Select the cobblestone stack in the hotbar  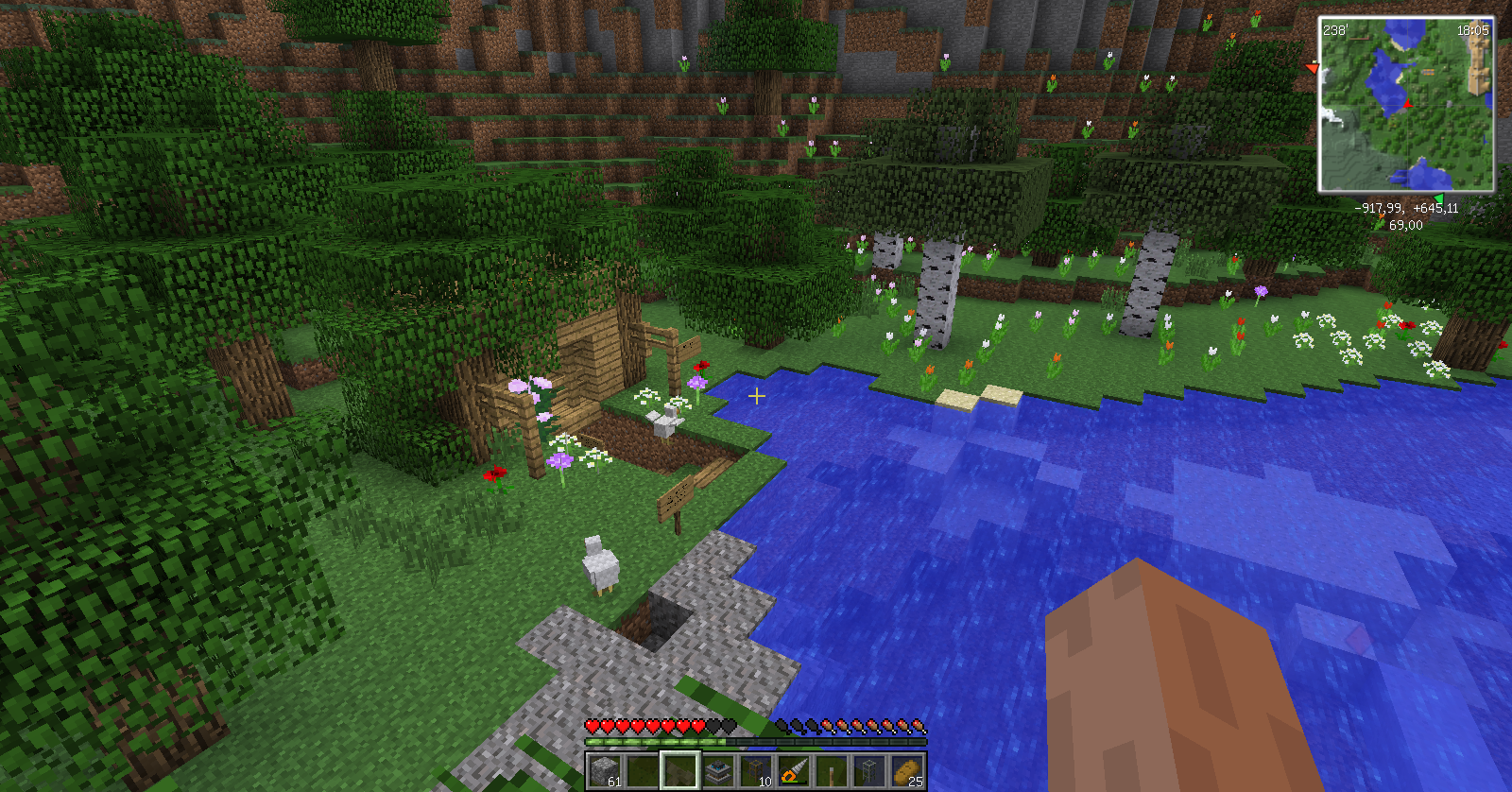[605, 770]
